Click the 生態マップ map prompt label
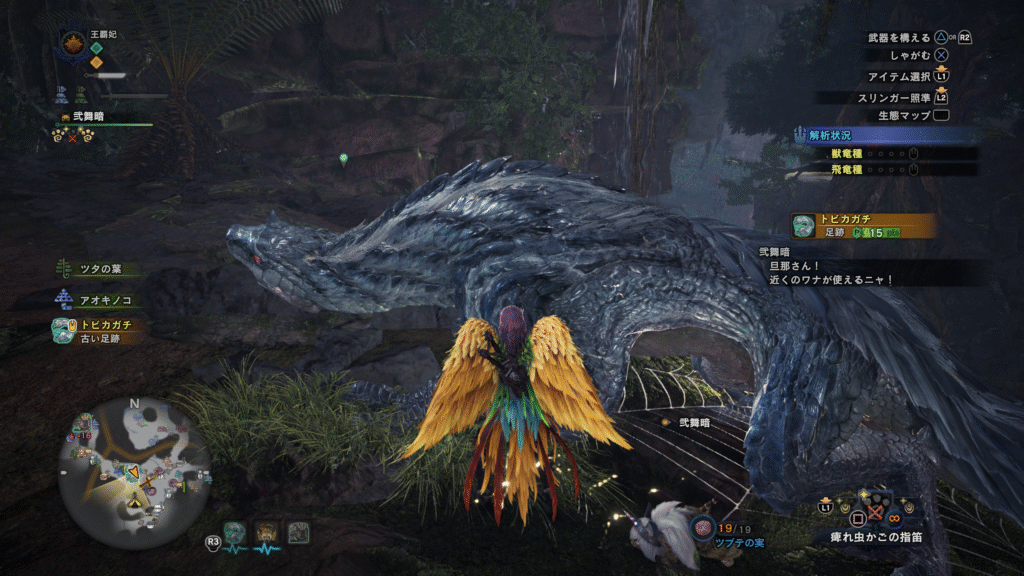1024x576 pixels. (904, 115)
